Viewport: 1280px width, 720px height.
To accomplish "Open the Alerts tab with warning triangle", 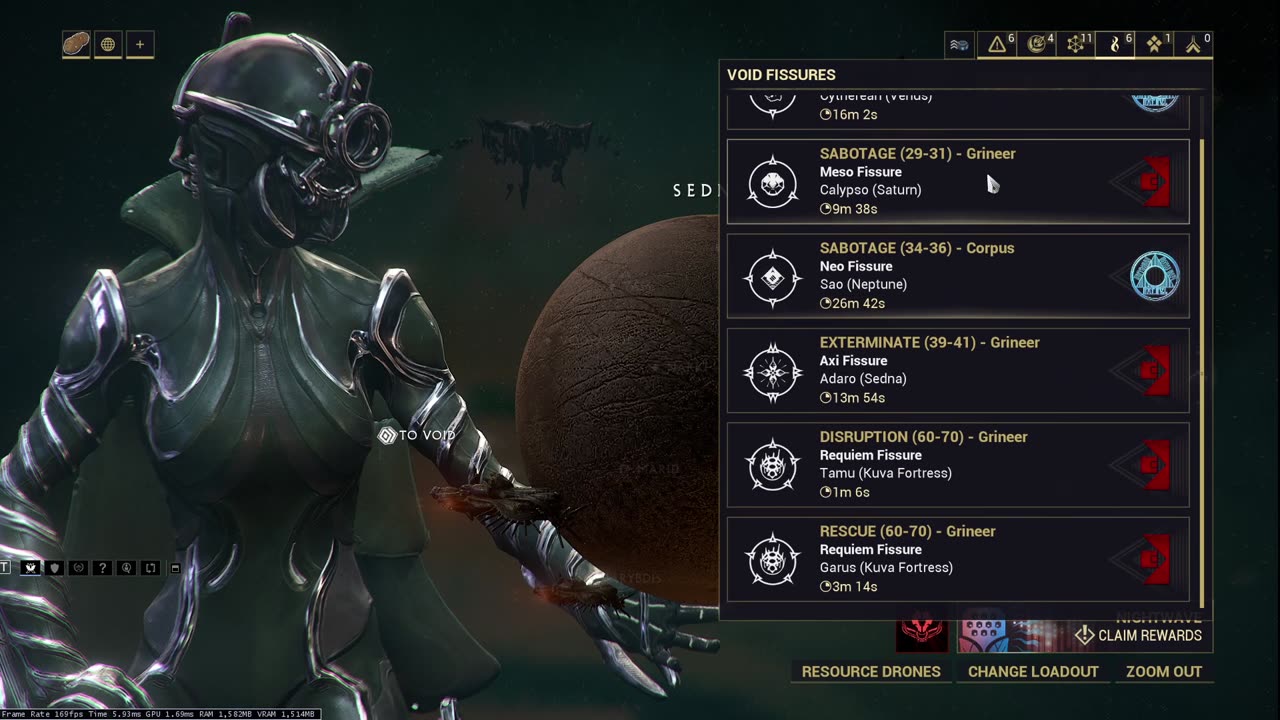I will coord(998,44).
